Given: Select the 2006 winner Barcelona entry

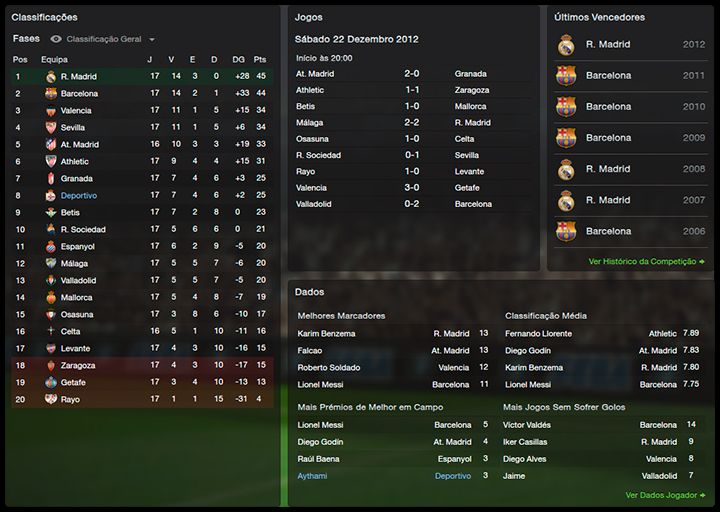Looking at the screenshot, I should tap(632, 231).
